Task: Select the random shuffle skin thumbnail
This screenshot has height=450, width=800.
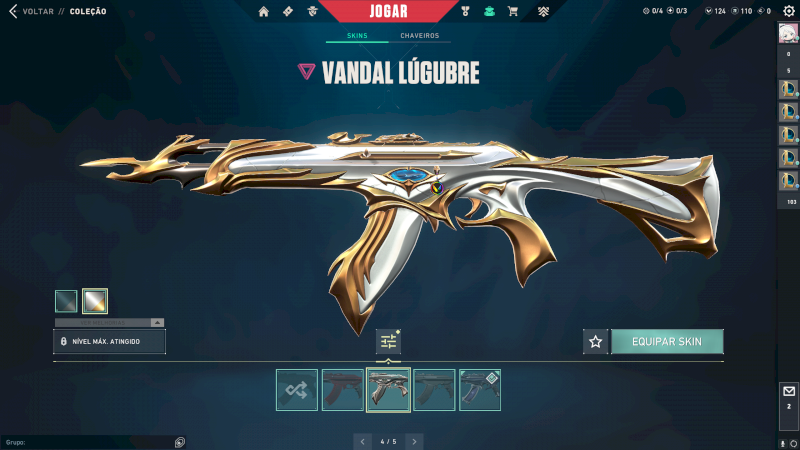Action: pyautogui.click(x=297, y=390)
